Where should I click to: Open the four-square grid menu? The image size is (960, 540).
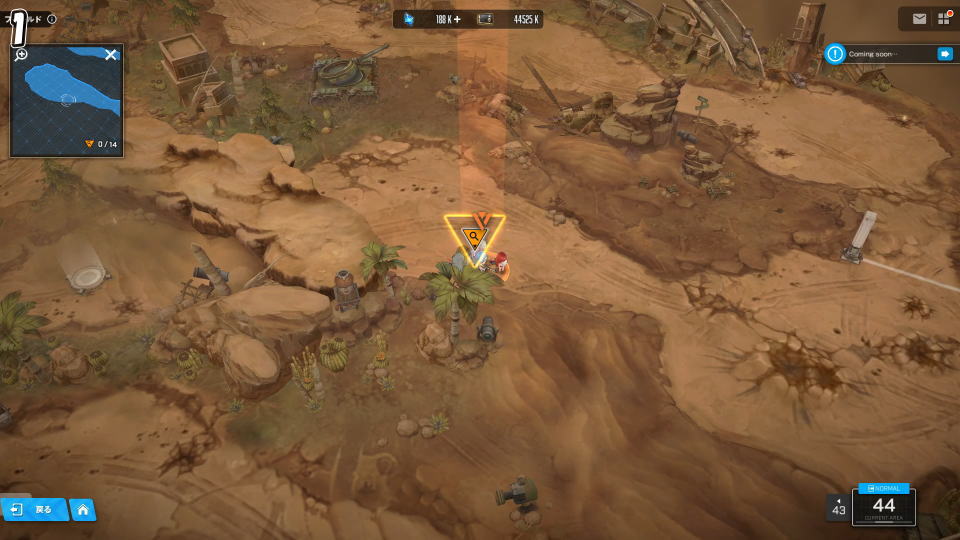point(944,19)
